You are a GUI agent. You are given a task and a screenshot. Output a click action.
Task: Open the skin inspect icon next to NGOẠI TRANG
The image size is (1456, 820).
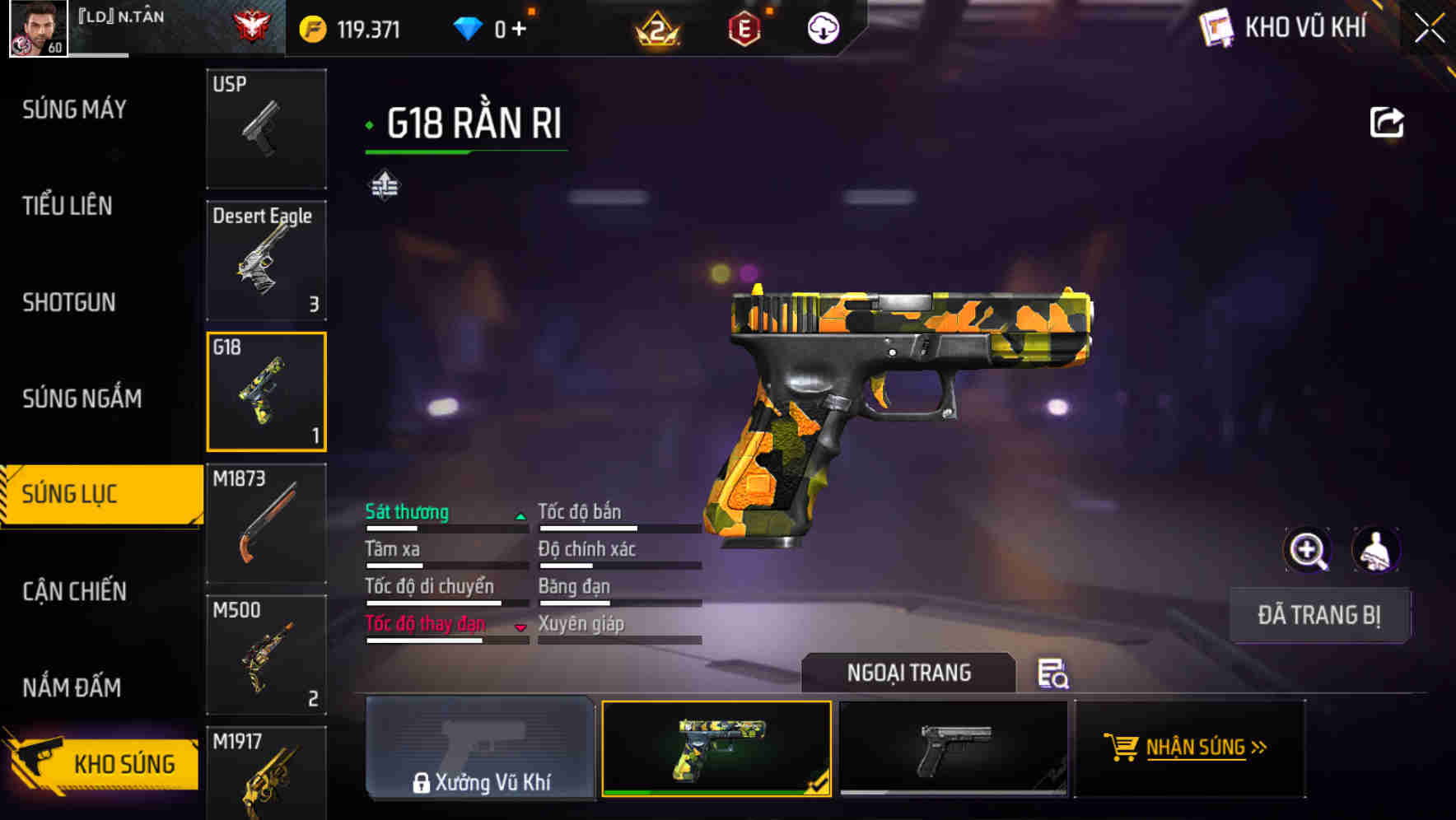1053,674
